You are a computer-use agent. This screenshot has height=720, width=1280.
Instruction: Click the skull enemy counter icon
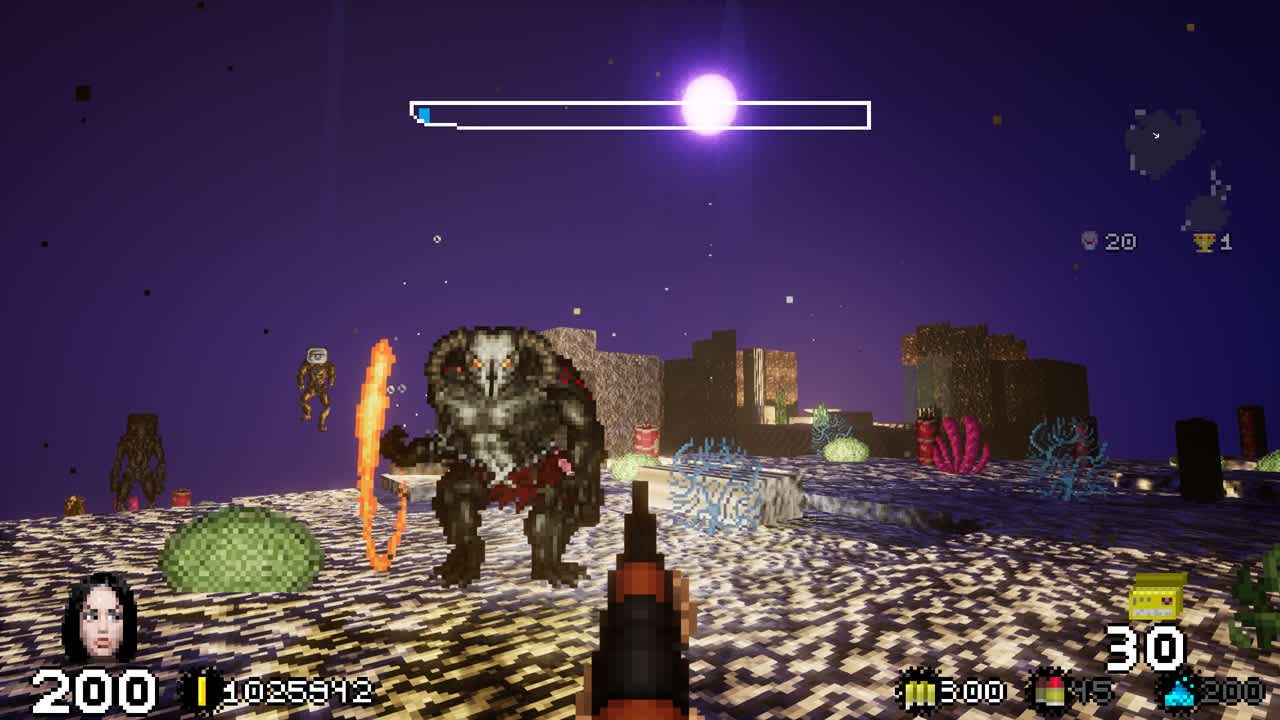click(1089, 239)
